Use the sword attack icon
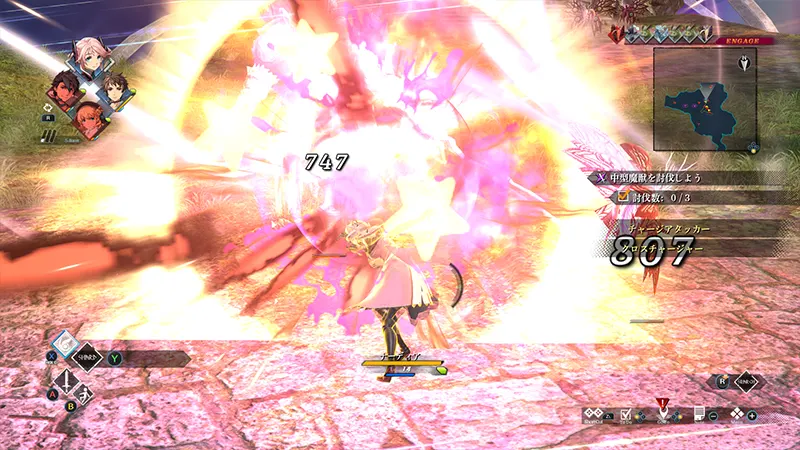Viewport: 800px width, 450px height. point(66,382)
